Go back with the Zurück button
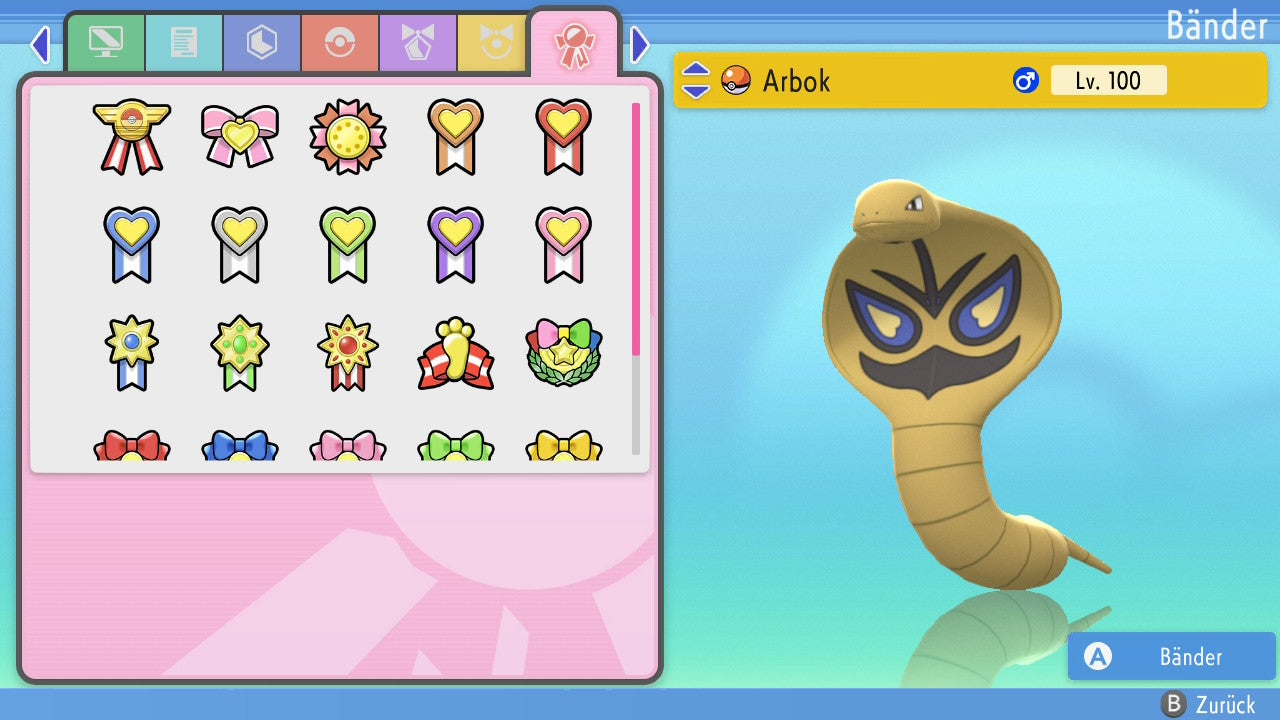The image size is (1280, 720). pyautogui.click(x=1209, y=704)
